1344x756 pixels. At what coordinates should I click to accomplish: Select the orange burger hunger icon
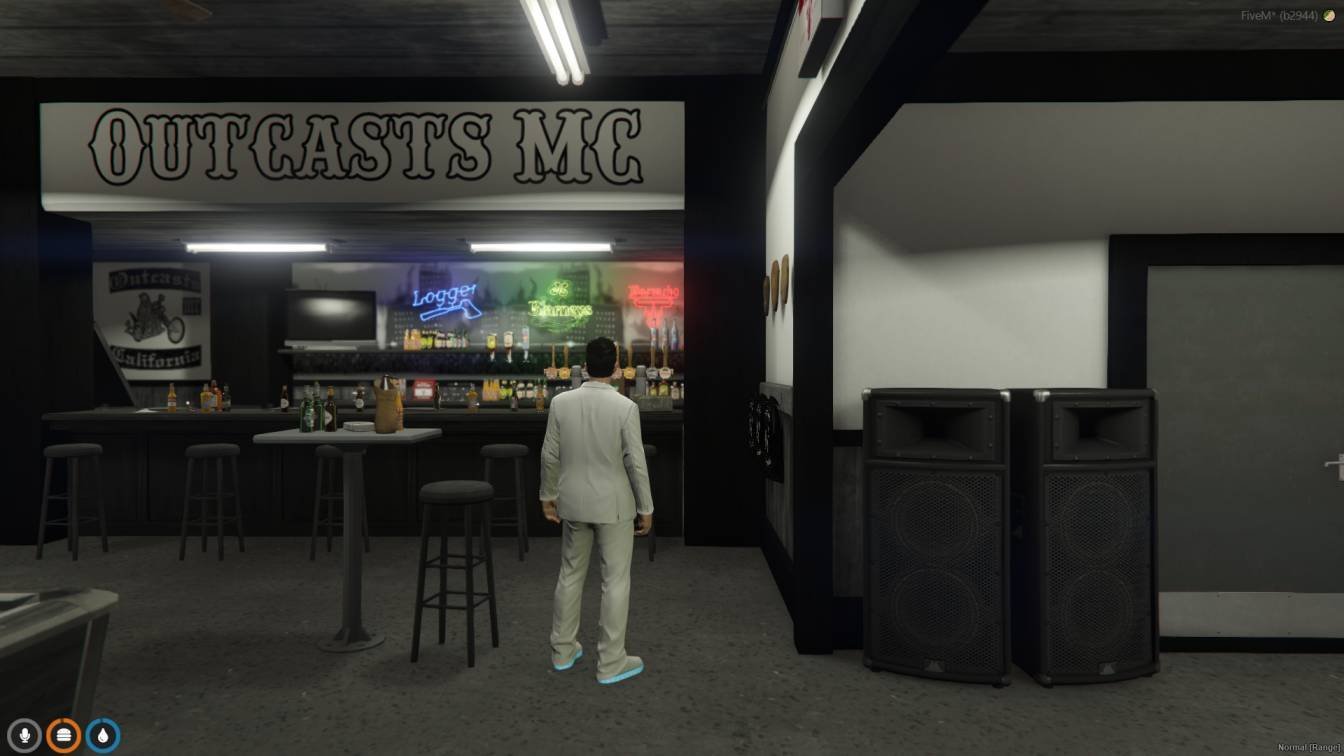click(63, 736)
